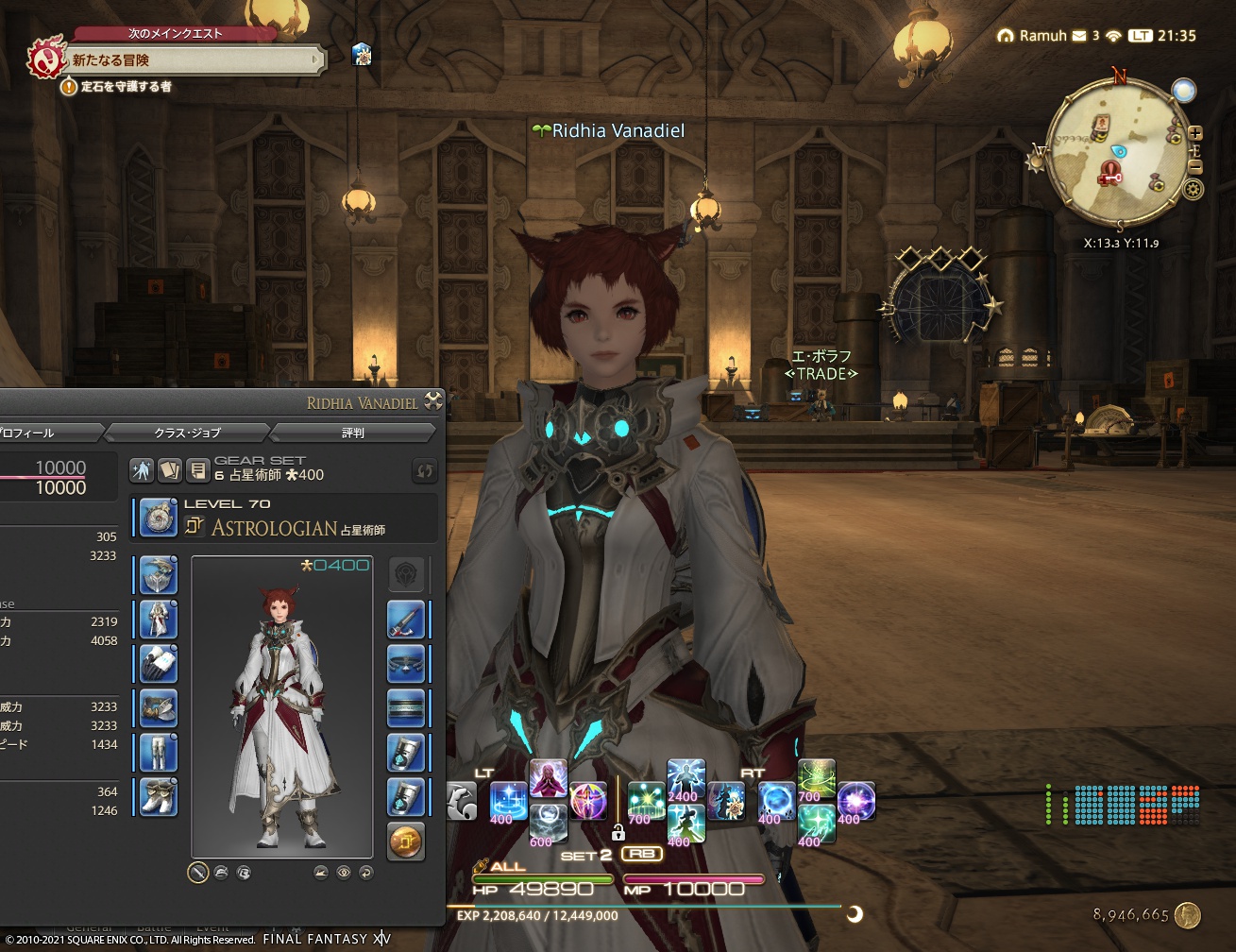Switch to the 評判 tab

click(x=352, y=433)
